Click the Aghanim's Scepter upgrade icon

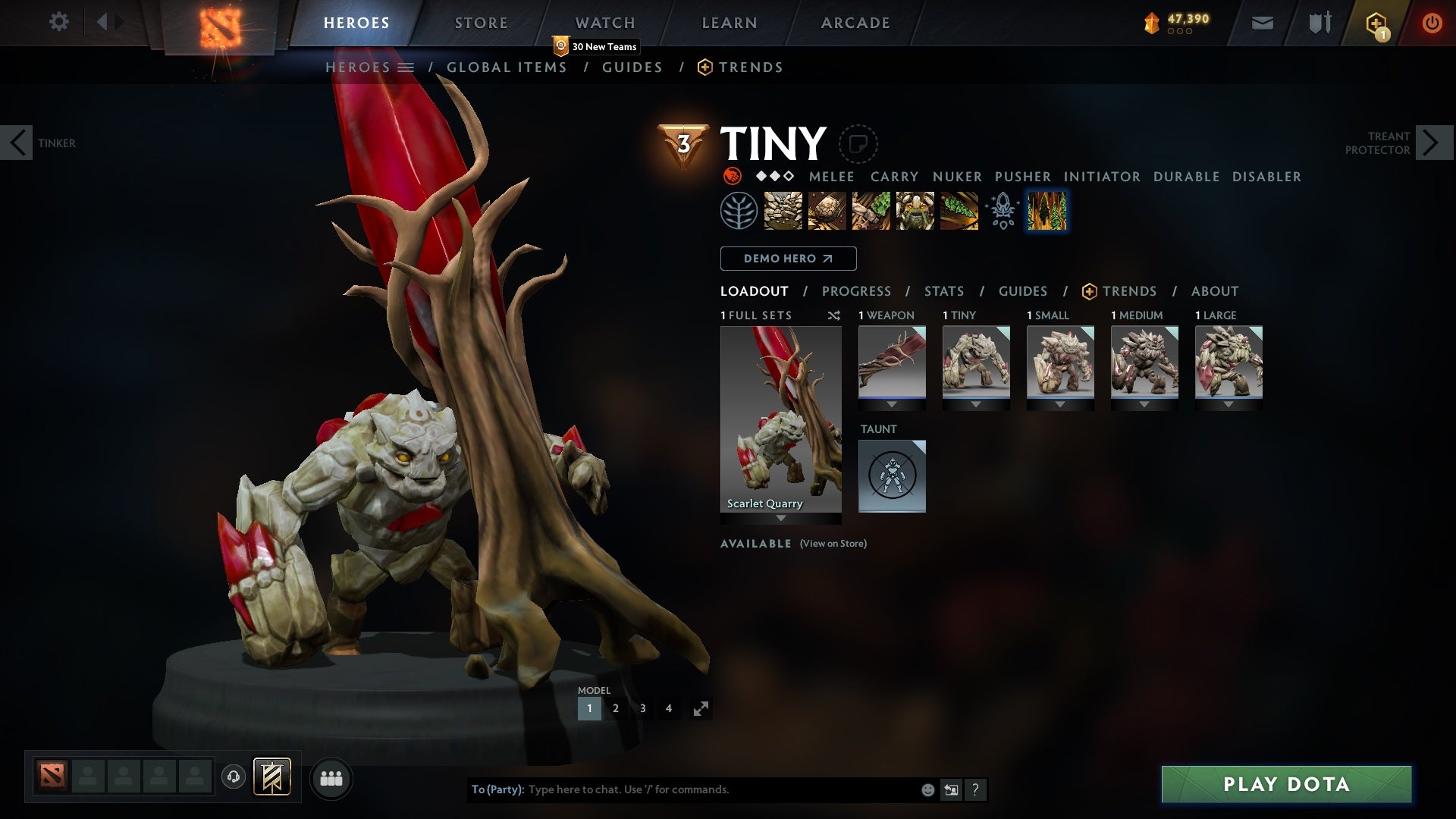[1002, 211]
